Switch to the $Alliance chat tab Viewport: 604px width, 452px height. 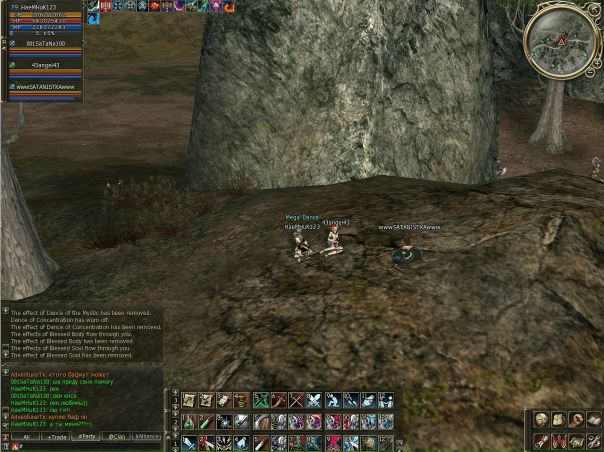147,437
